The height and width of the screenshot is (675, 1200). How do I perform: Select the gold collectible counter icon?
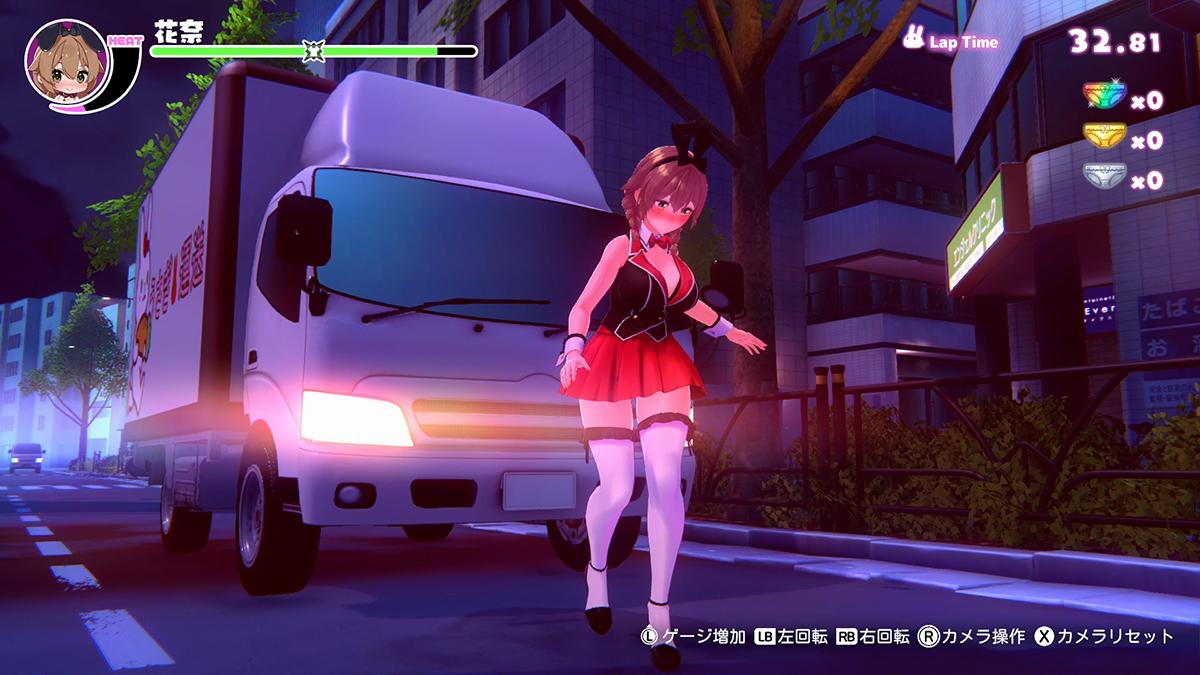click(x=1104, y=137)
